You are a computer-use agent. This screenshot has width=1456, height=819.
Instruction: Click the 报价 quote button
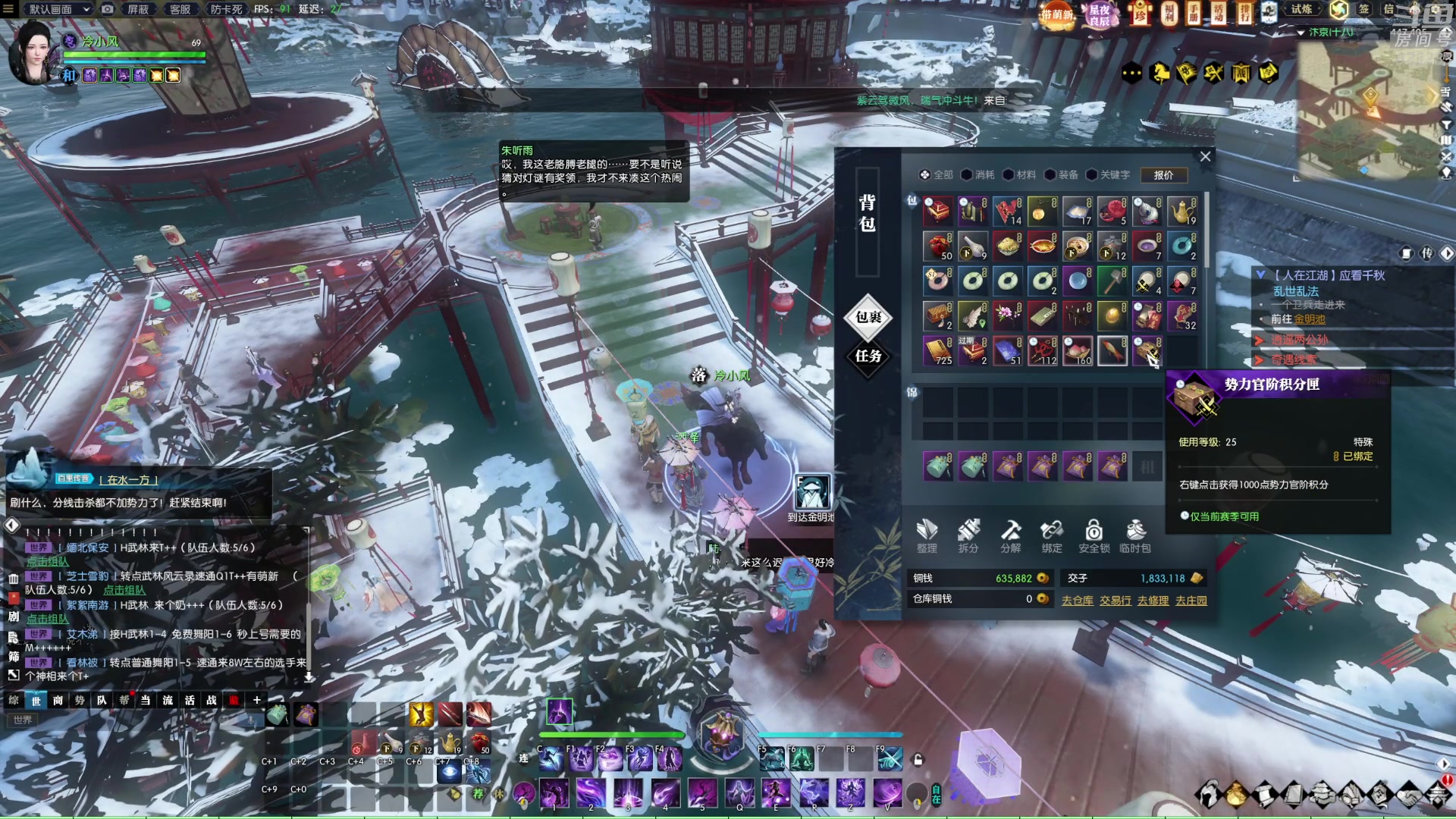[1163, 175]
